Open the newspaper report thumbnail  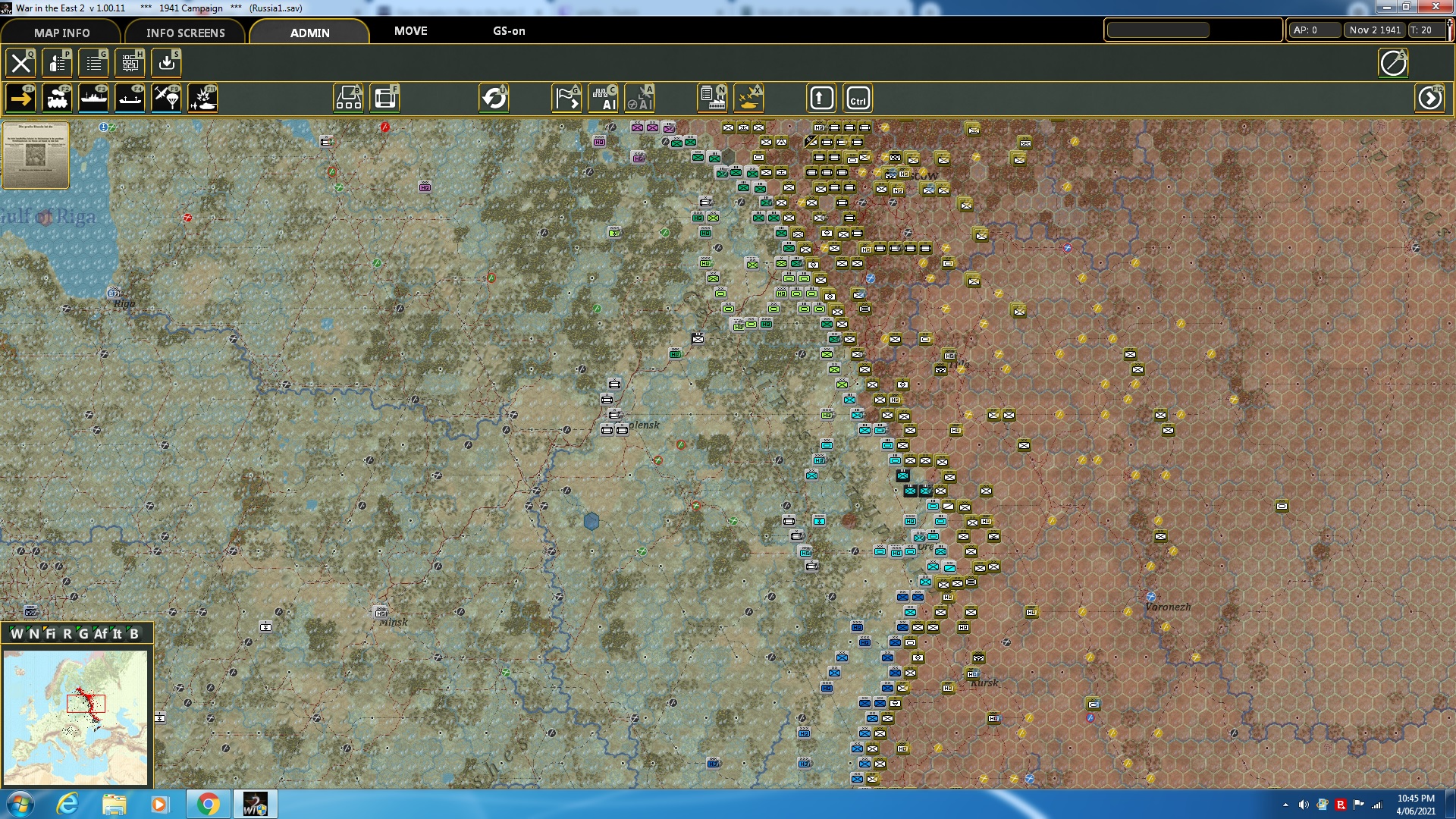pos(35,155)
